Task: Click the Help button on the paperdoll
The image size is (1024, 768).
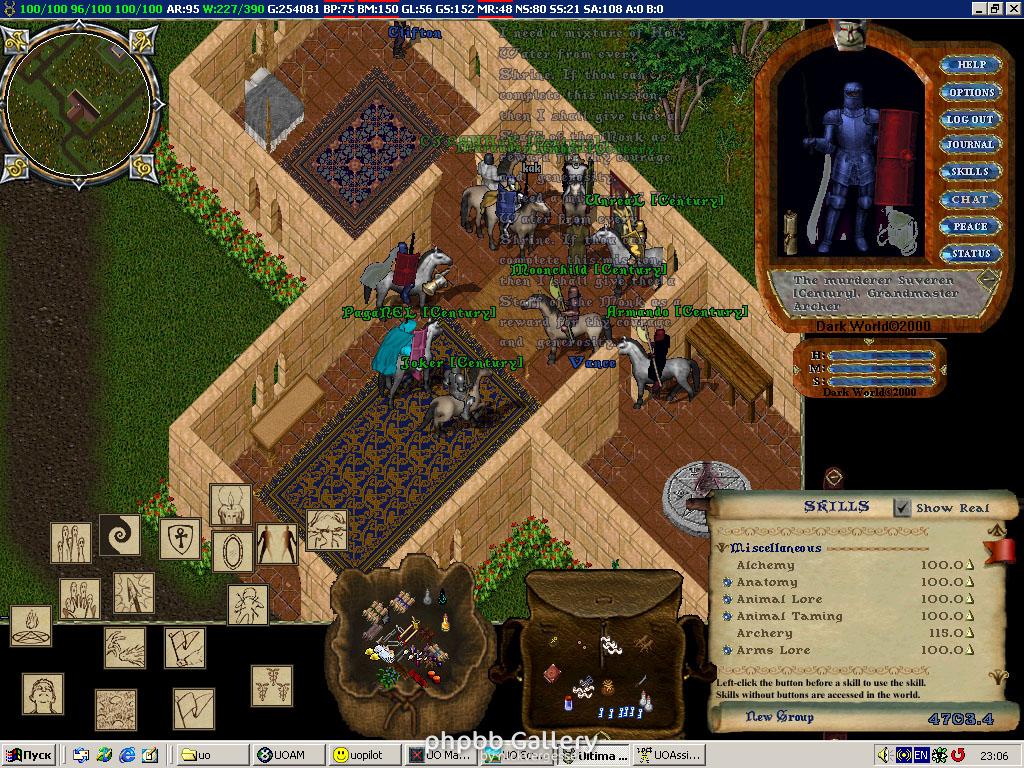Action: click(x=970, y=65)
